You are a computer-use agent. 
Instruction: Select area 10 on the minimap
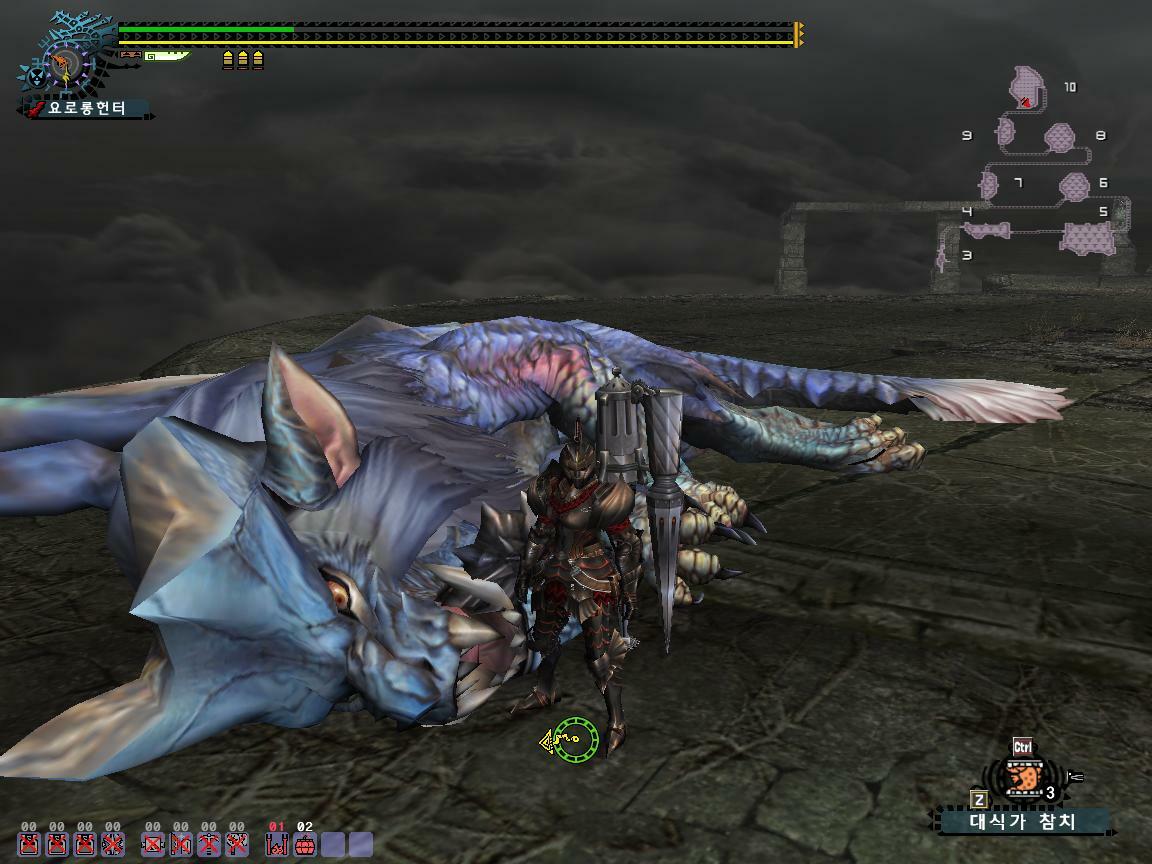pyautogui.click(x=1027, y=88)
